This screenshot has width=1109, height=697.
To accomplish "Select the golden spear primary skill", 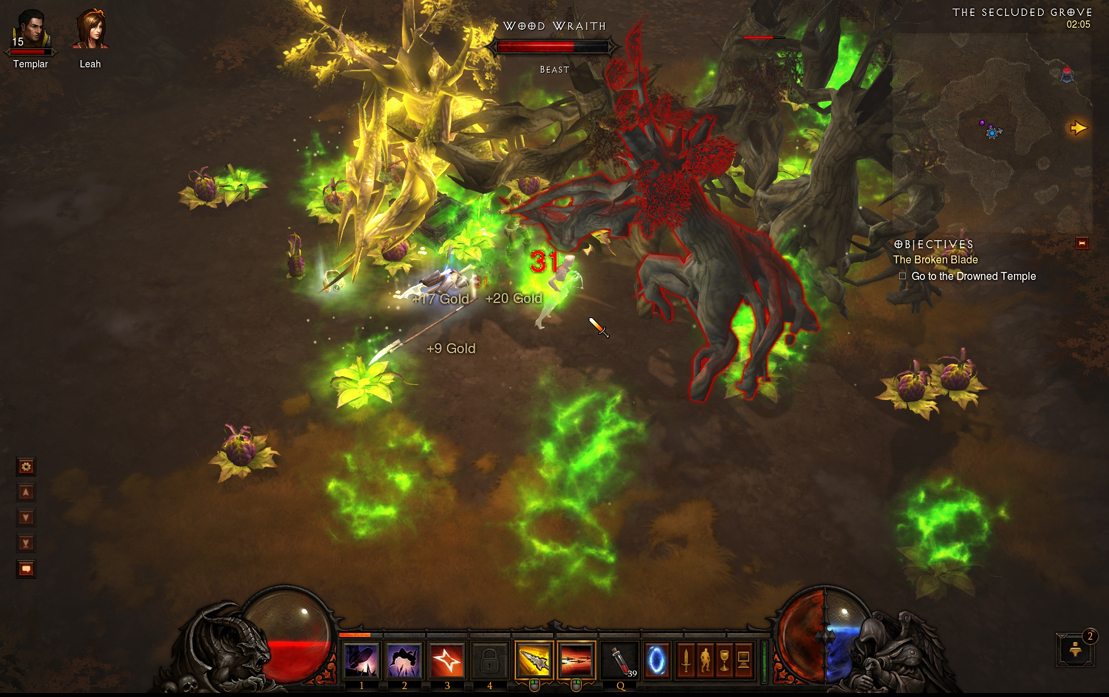I will 534,661.
